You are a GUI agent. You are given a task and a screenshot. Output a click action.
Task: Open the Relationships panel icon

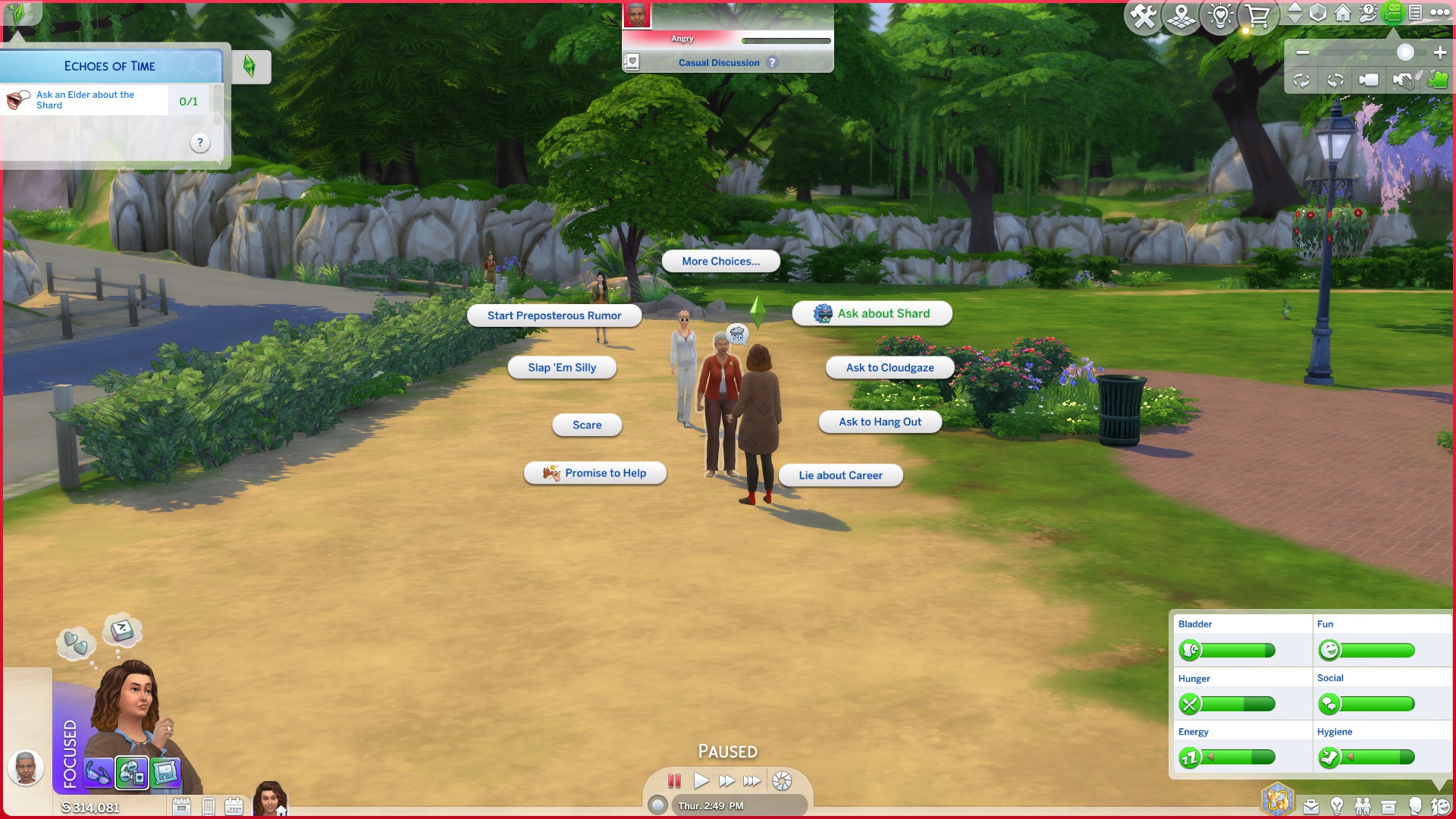coord(1363,805)
